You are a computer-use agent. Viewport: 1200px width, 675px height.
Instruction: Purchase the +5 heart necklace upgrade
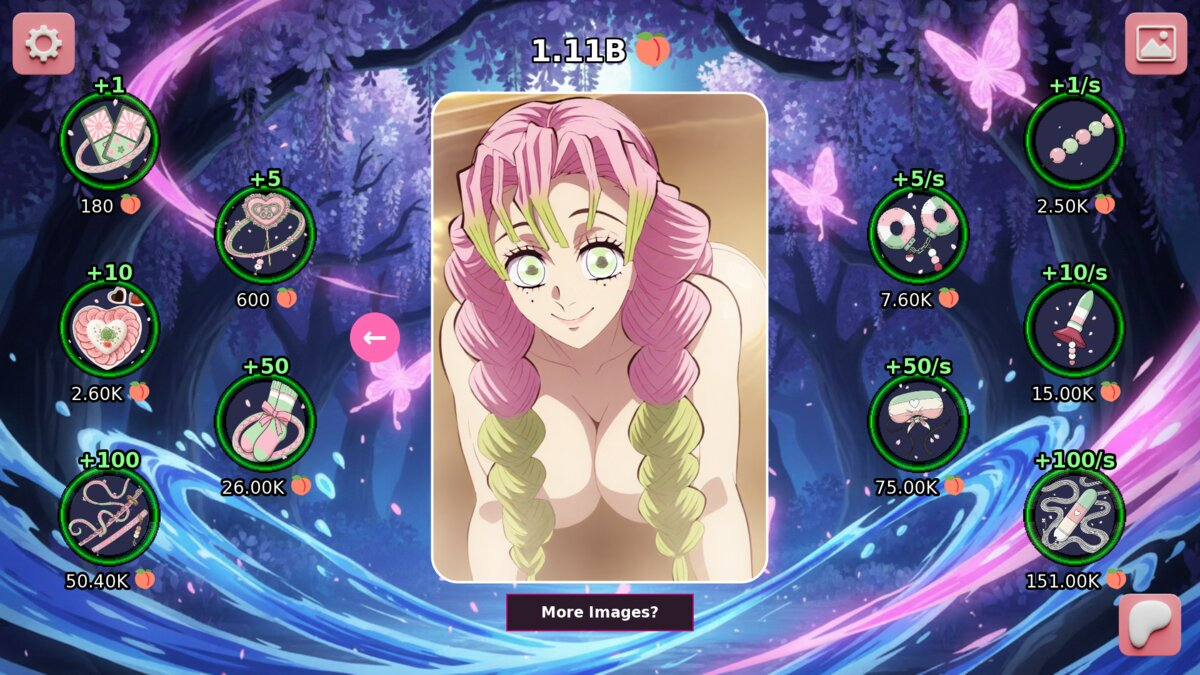[265, 235]
